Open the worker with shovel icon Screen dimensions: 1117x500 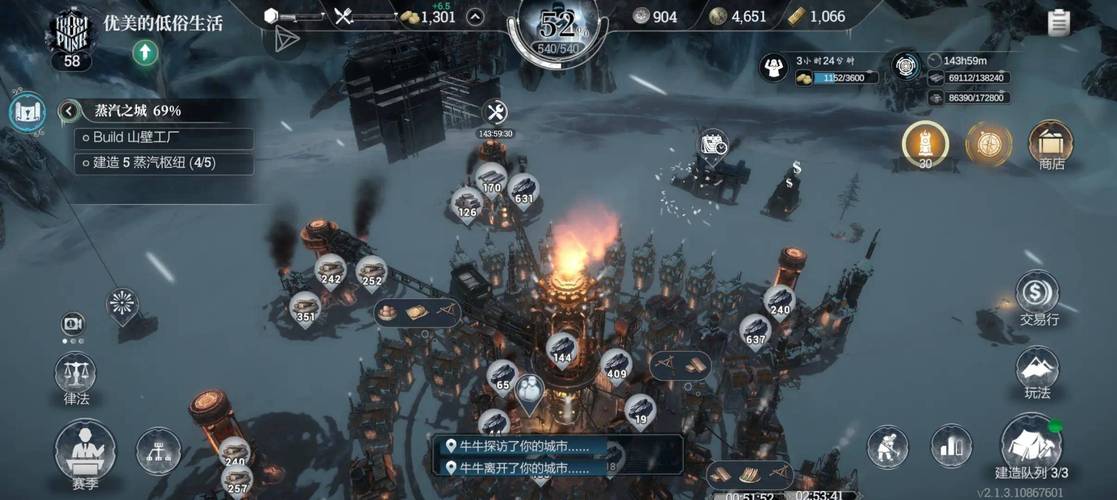[x=887, y=446]
